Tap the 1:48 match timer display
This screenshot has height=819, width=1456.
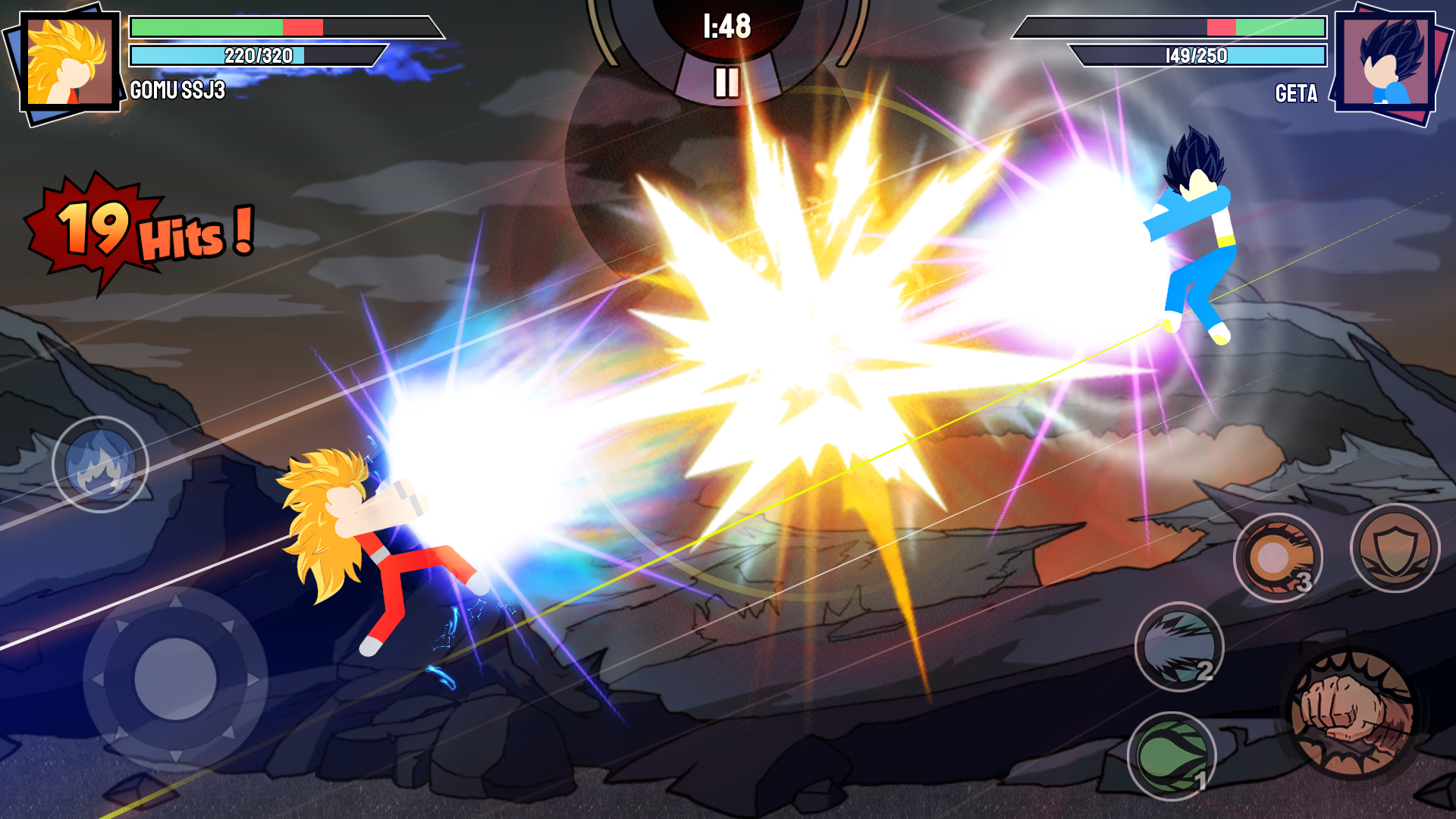pyautogui.click(x=728, y=27)
